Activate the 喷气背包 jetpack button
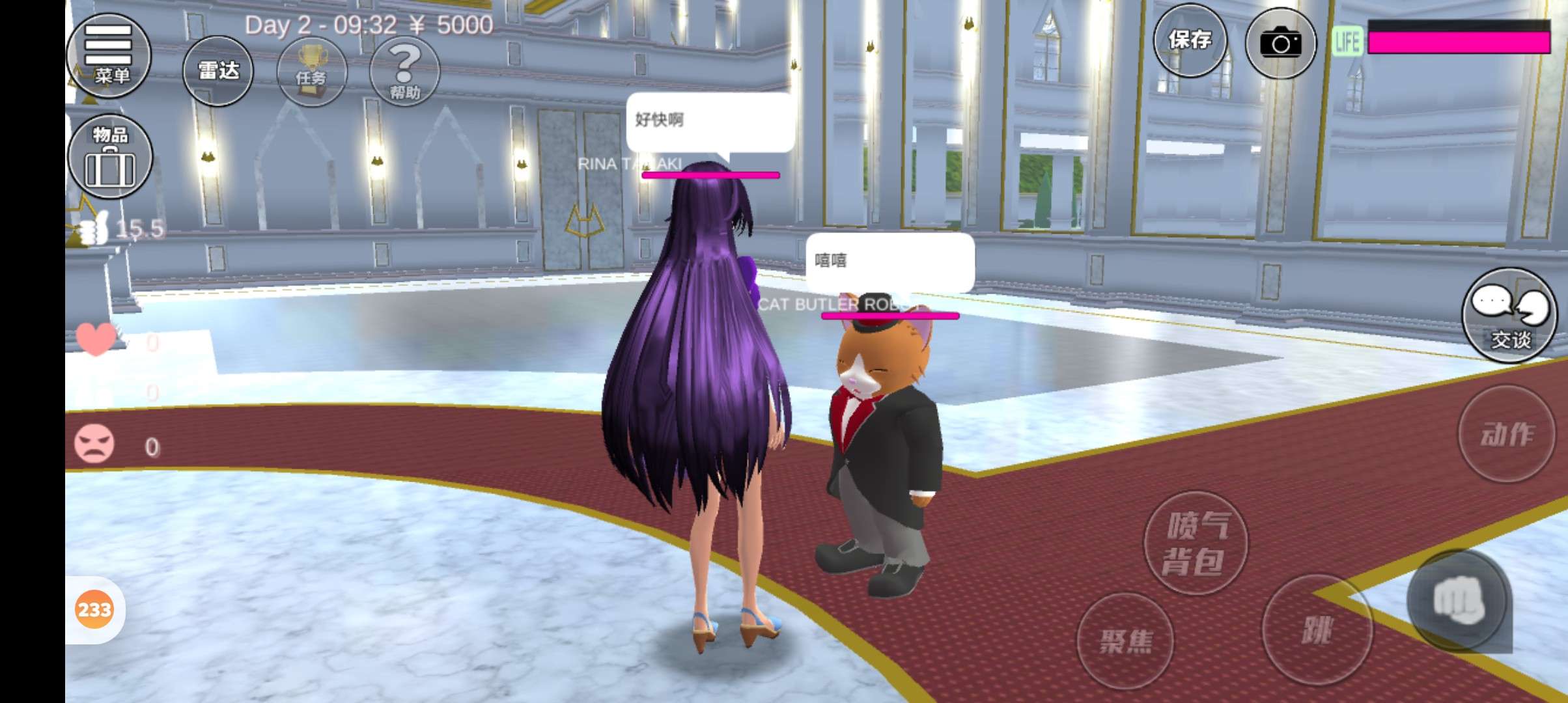 point(1196,543)
